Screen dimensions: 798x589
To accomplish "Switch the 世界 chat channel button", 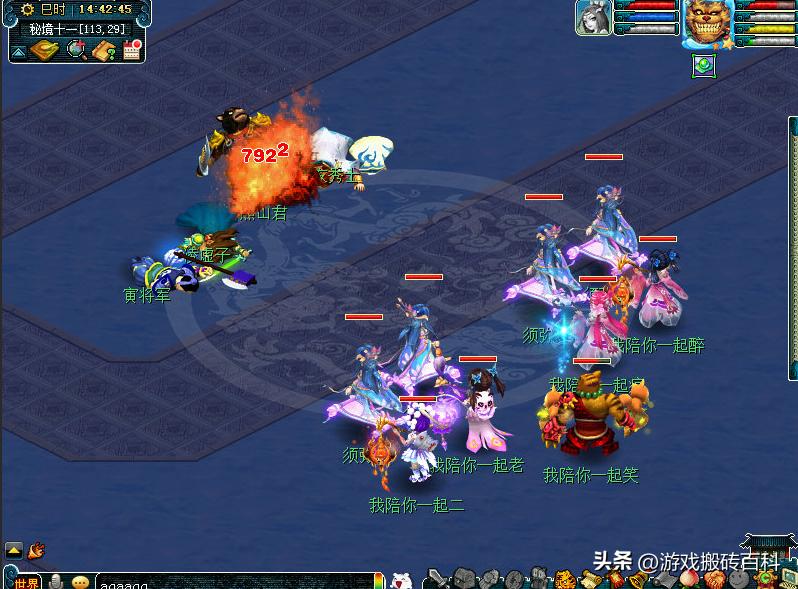I will (x=27, y=582).
